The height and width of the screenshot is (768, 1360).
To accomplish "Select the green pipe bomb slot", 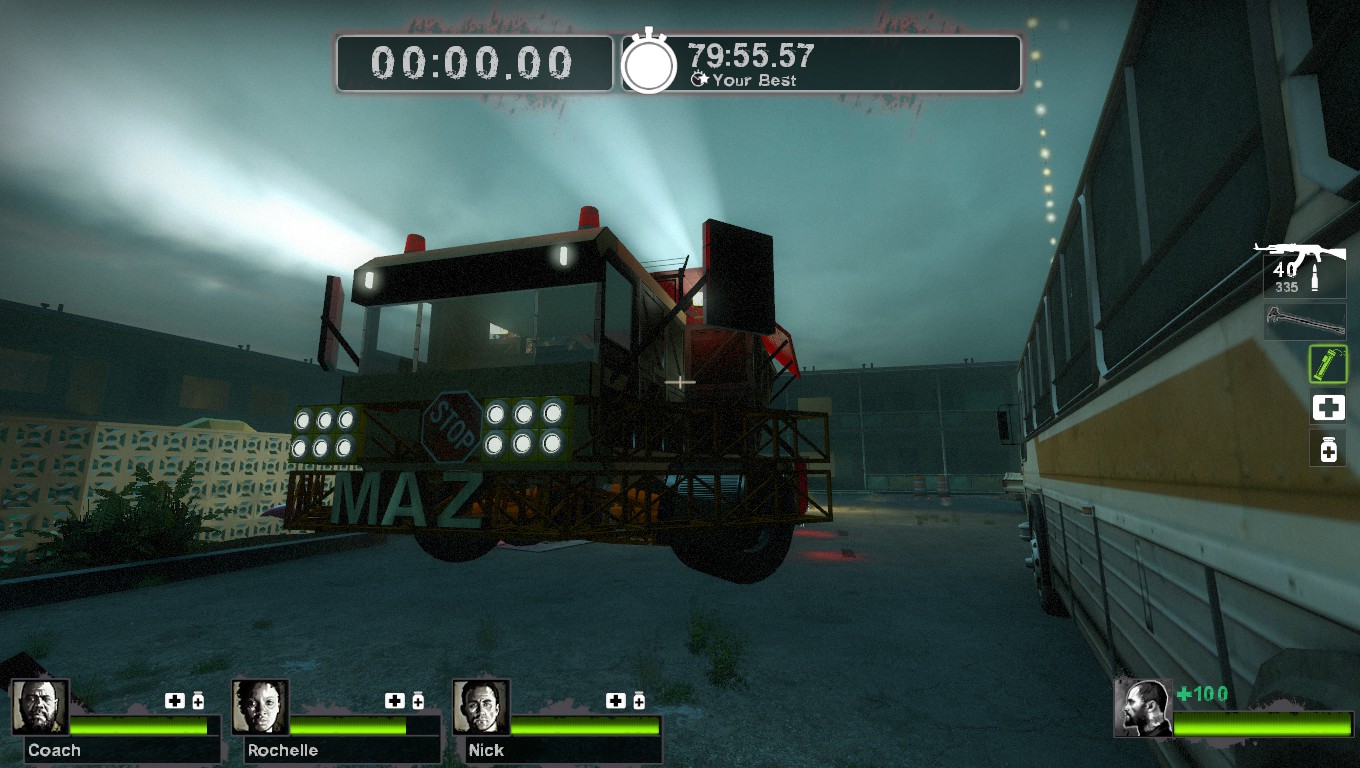I will (1328, 364).
